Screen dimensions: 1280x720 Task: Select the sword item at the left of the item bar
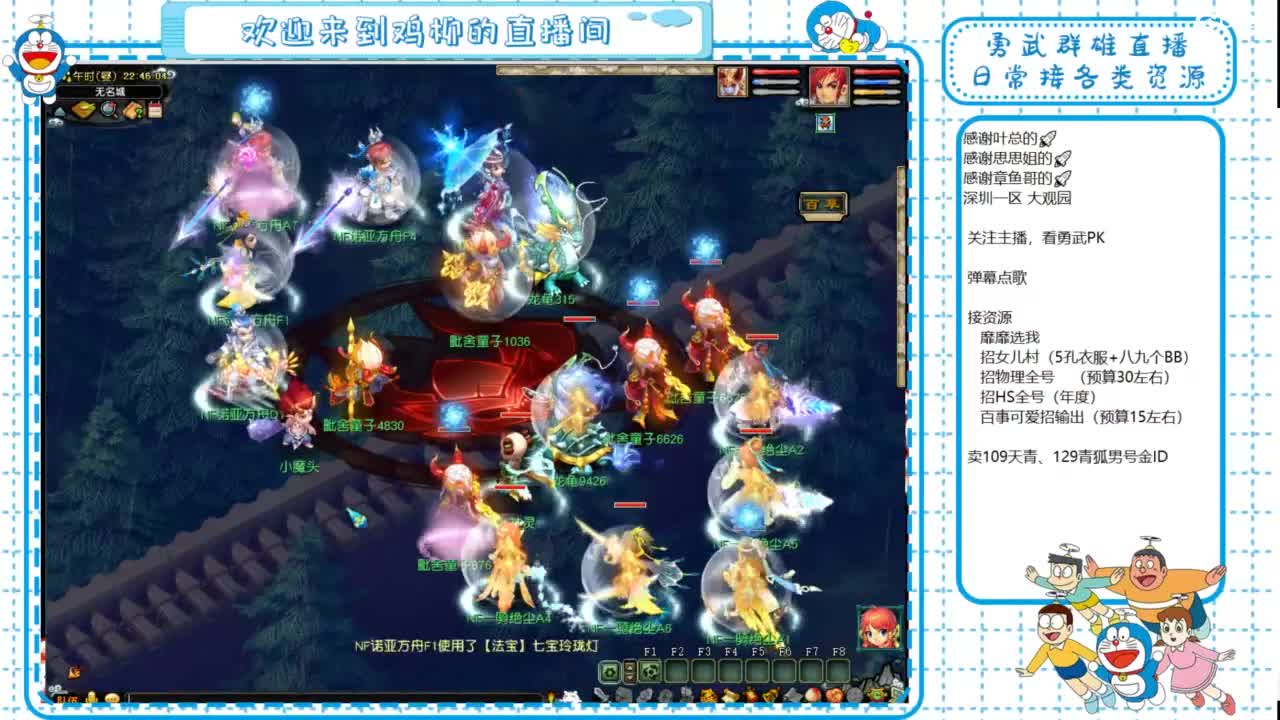(600, 697)
